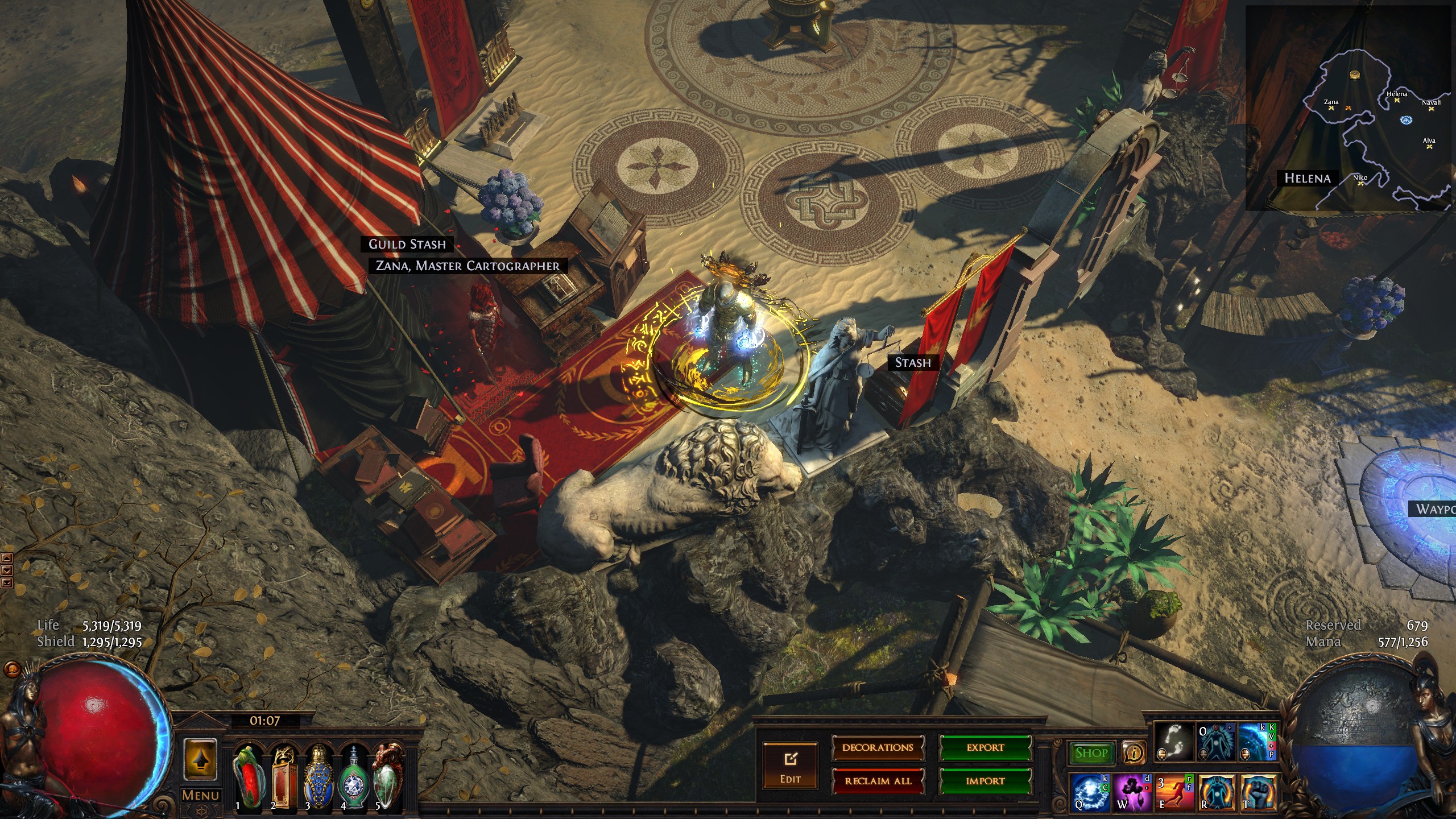Use the ram-horned flask in slot 5
1456x819 pixels.
(388, 777)
